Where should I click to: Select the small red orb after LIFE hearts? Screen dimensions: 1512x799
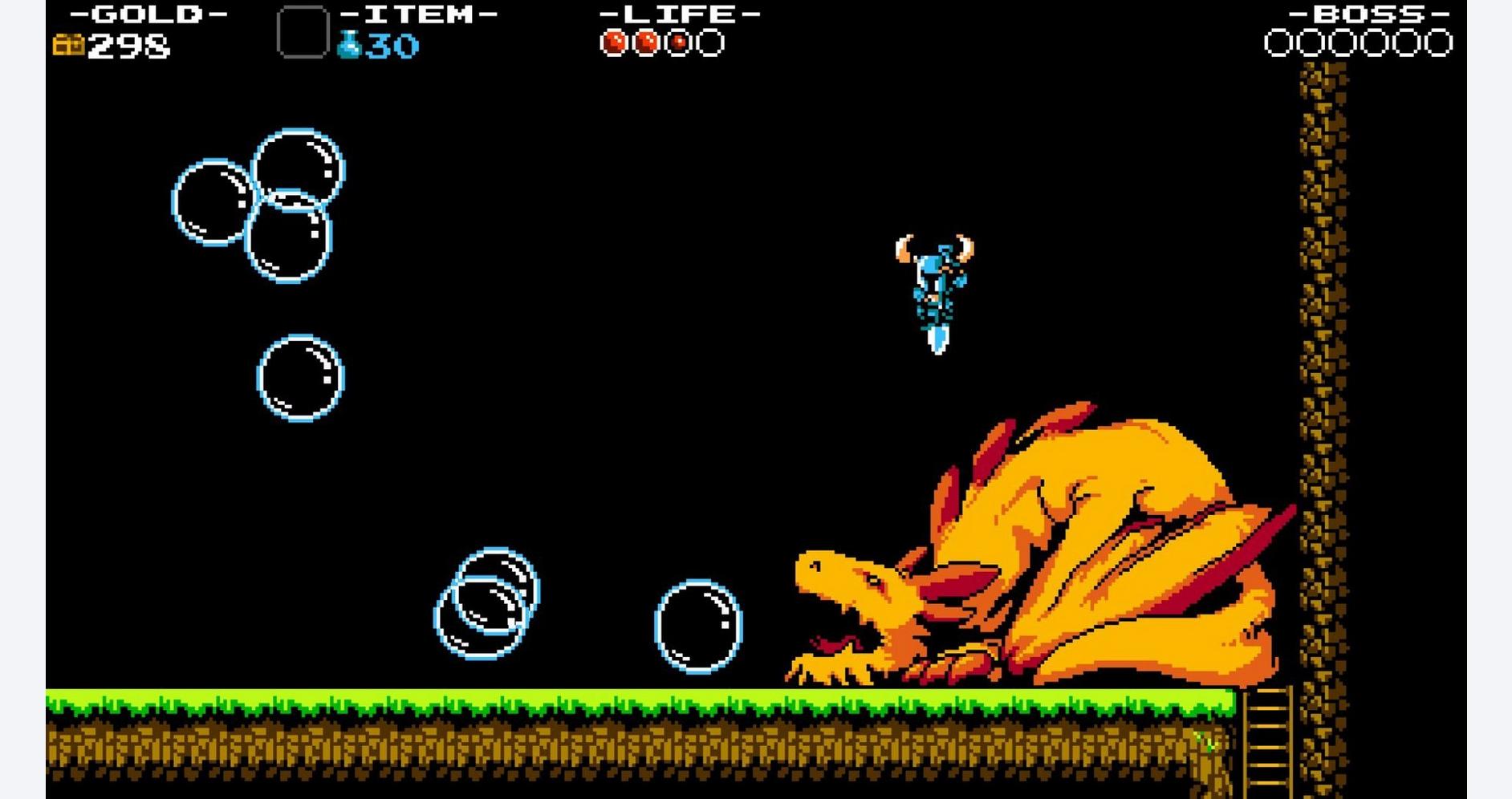point(678,41)
